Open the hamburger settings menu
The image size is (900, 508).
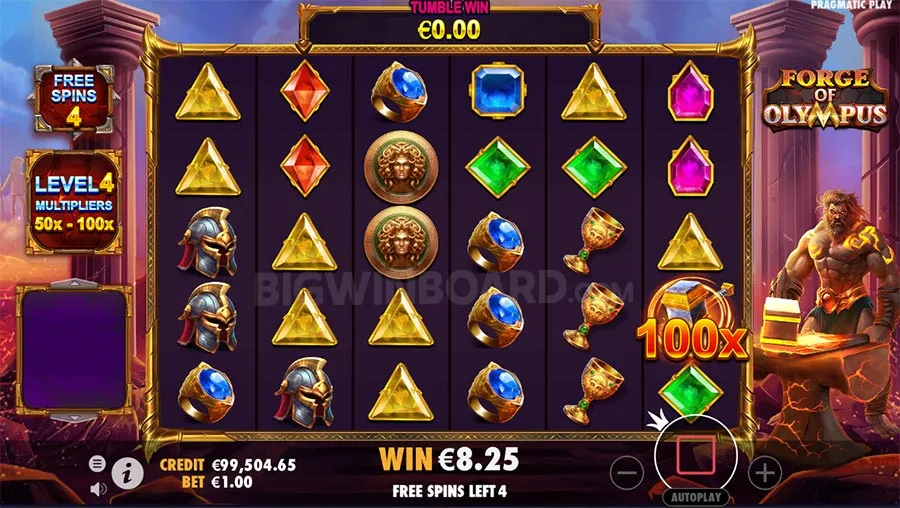pyautogui.click(x=97, y=463)
